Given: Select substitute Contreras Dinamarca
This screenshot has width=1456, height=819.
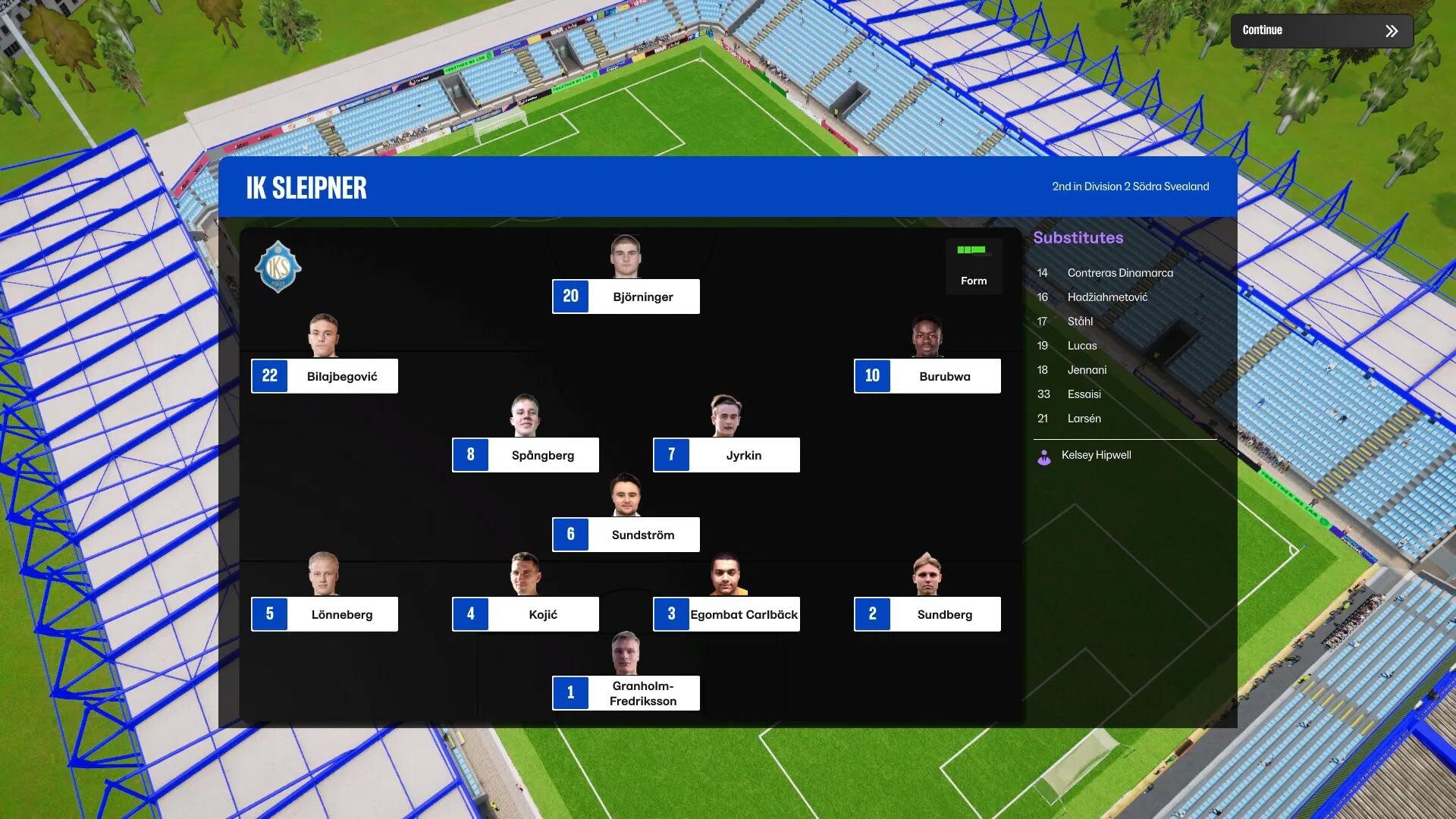Looking at the screenshot, I should pos(1119,273).
